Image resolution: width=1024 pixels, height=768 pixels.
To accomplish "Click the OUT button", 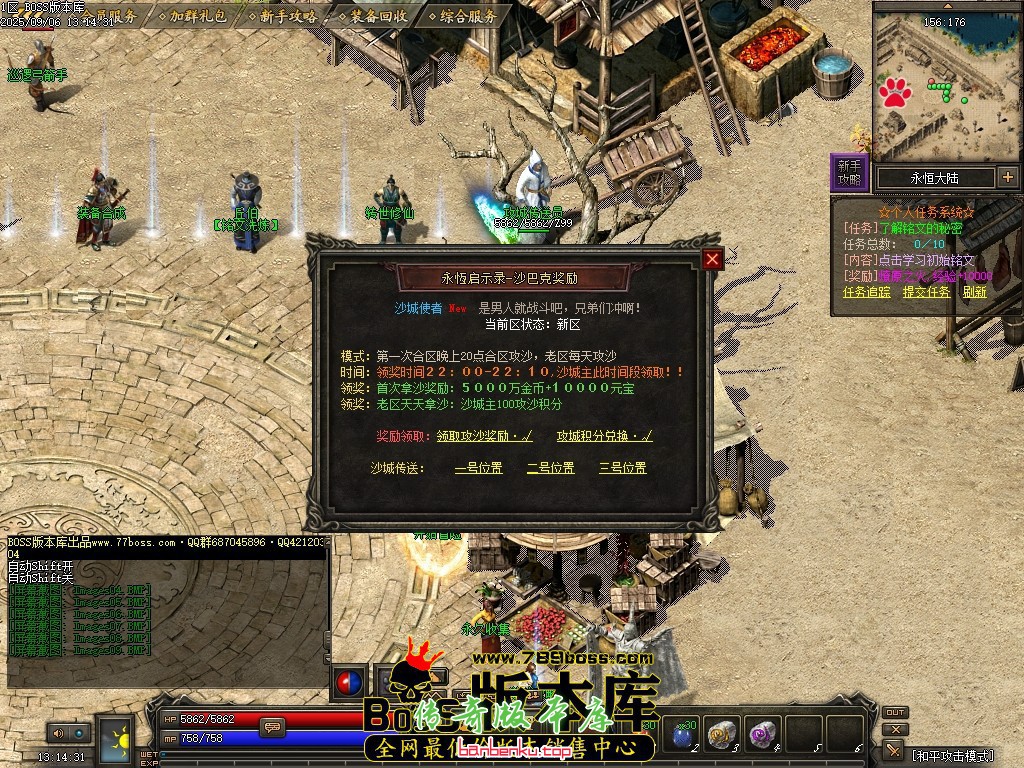I will click(895, 713).
